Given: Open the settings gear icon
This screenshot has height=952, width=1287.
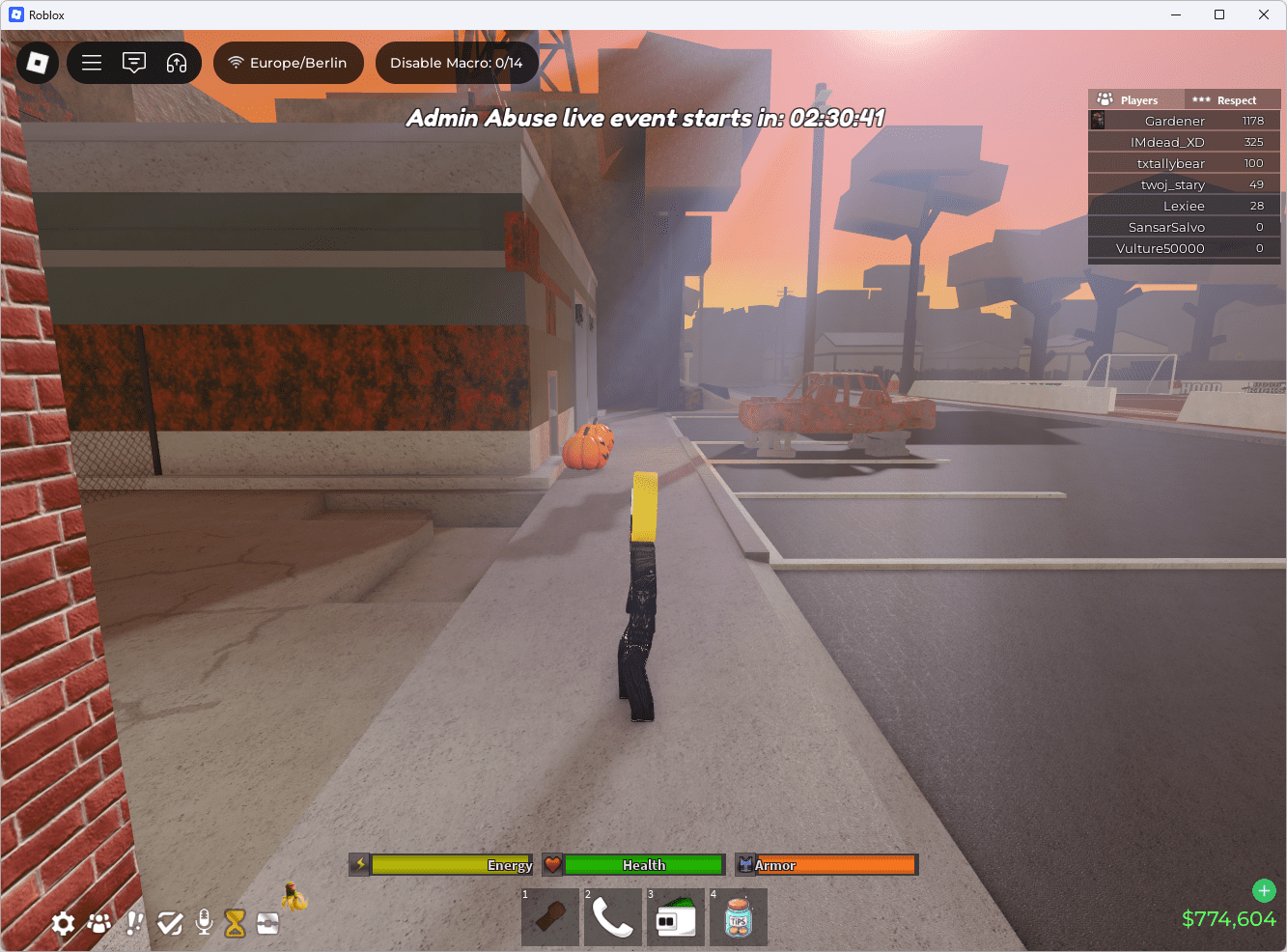Looking at the screenshot, I should pos(63,924).
